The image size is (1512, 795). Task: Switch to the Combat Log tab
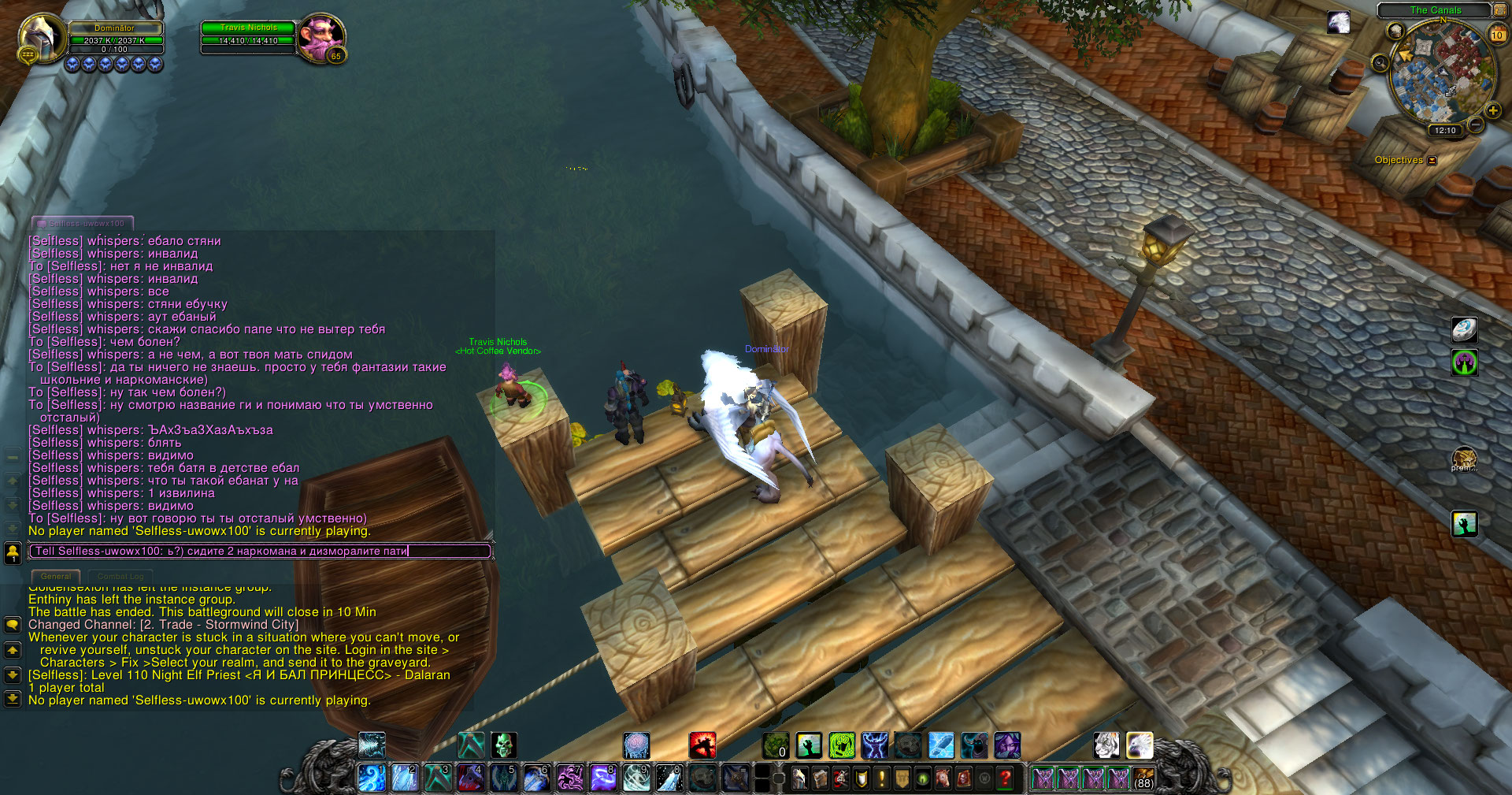(x=120, y=577)
